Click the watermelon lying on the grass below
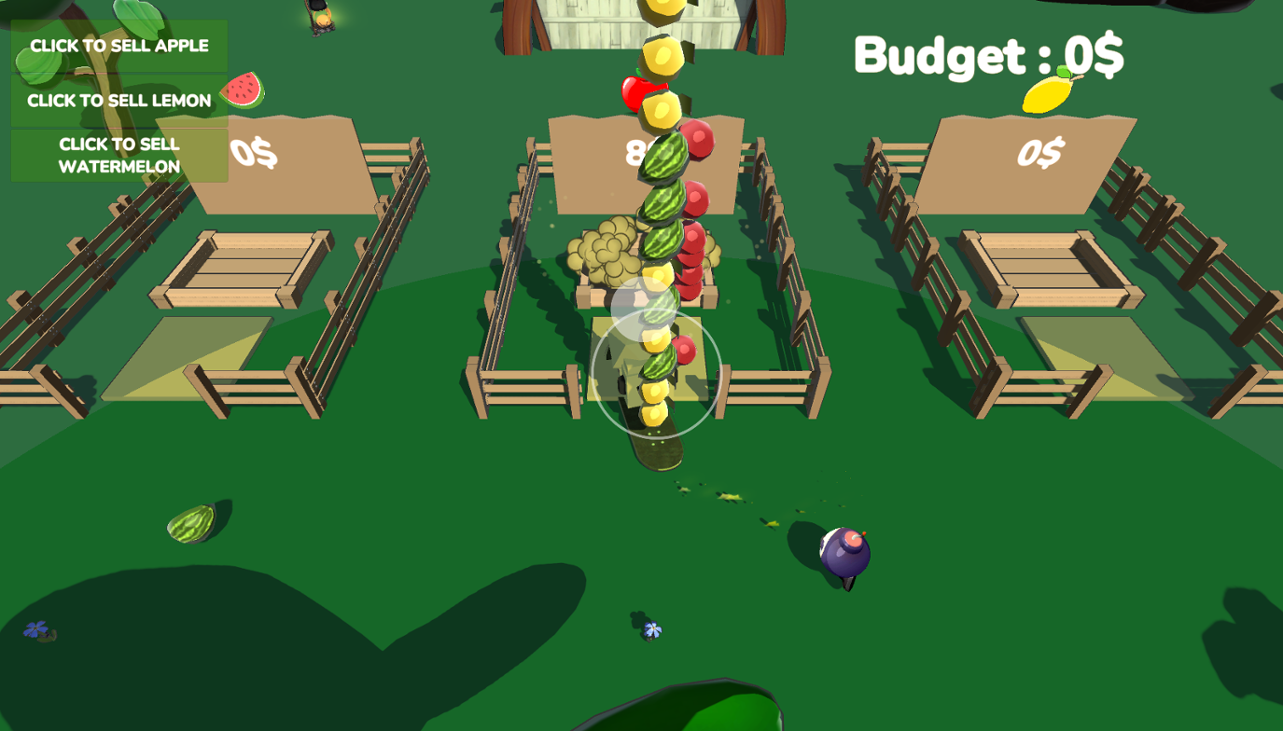This screenshot has width=1283, height=731. pos(191,525)
